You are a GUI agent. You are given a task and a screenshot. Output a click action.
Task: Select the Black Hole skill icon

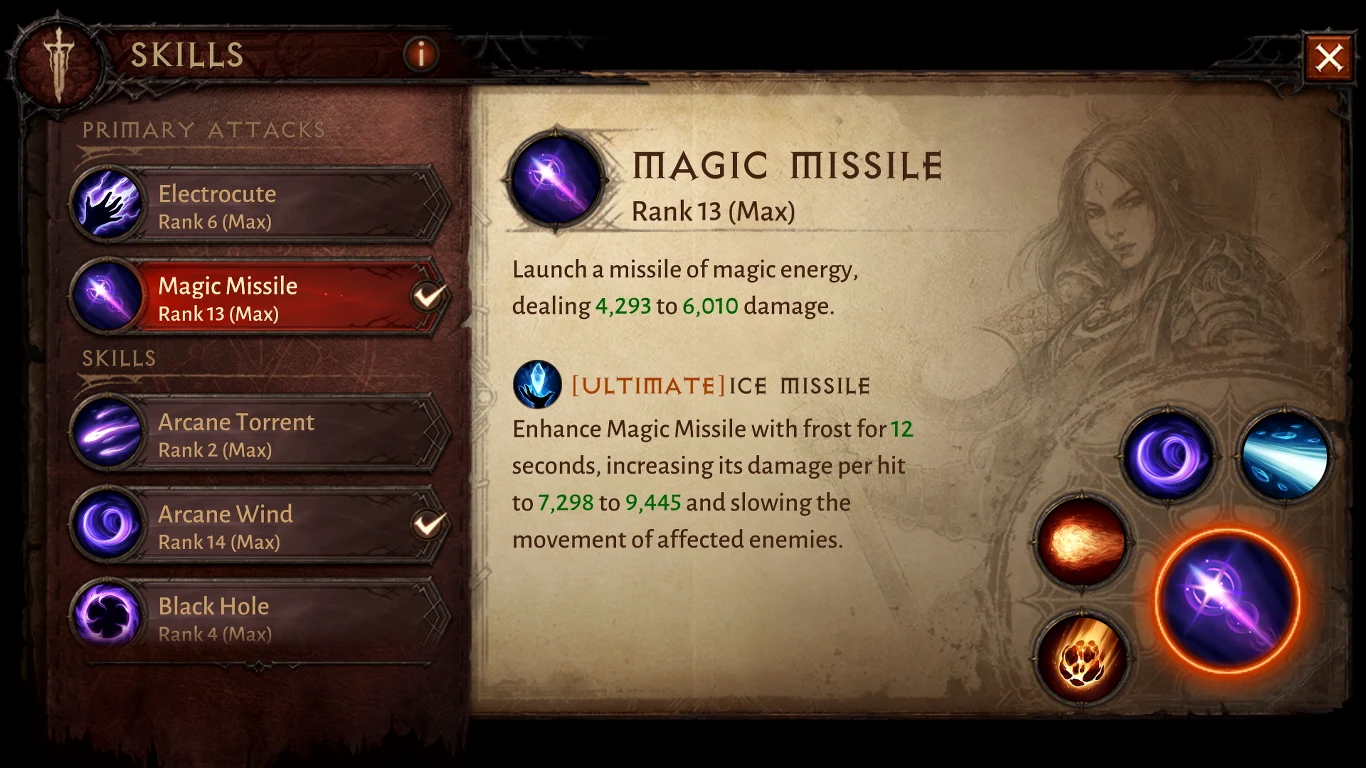click(x=108, y=612)
